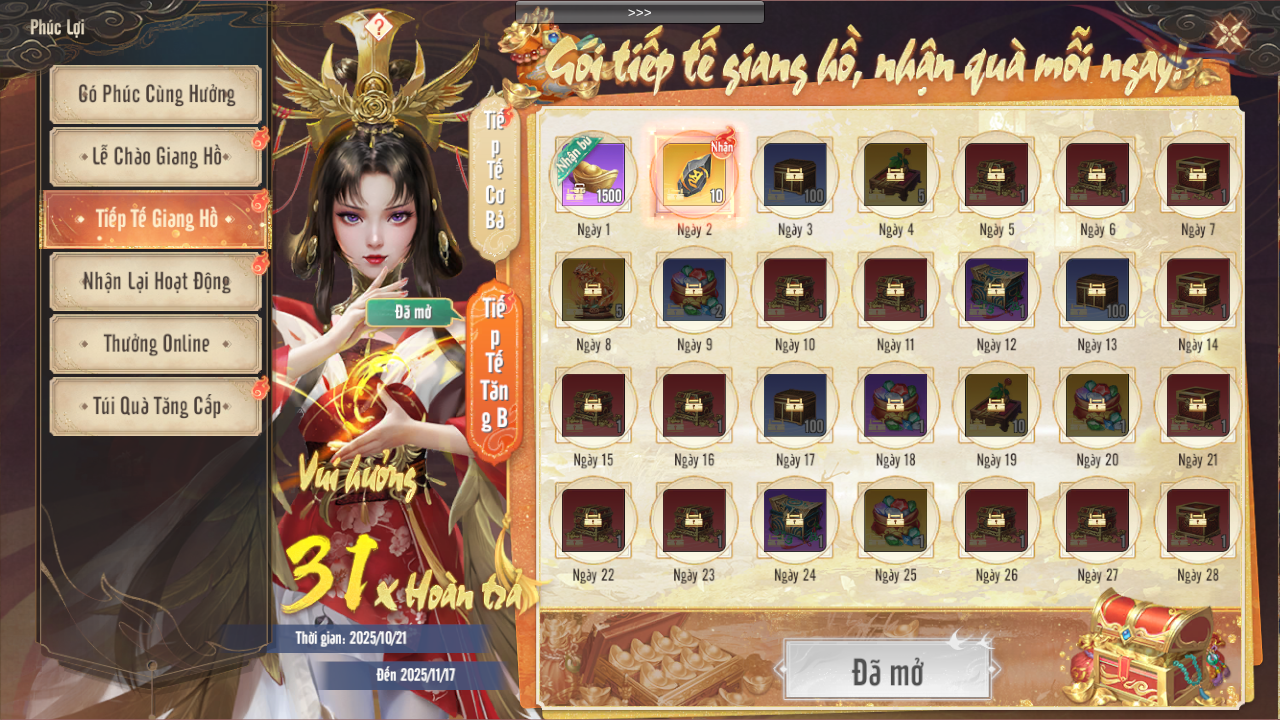Choose the Tiếp Tế Giang Hồ entry
Screen dimensions: 1280x720
click(x=156, y=219)
